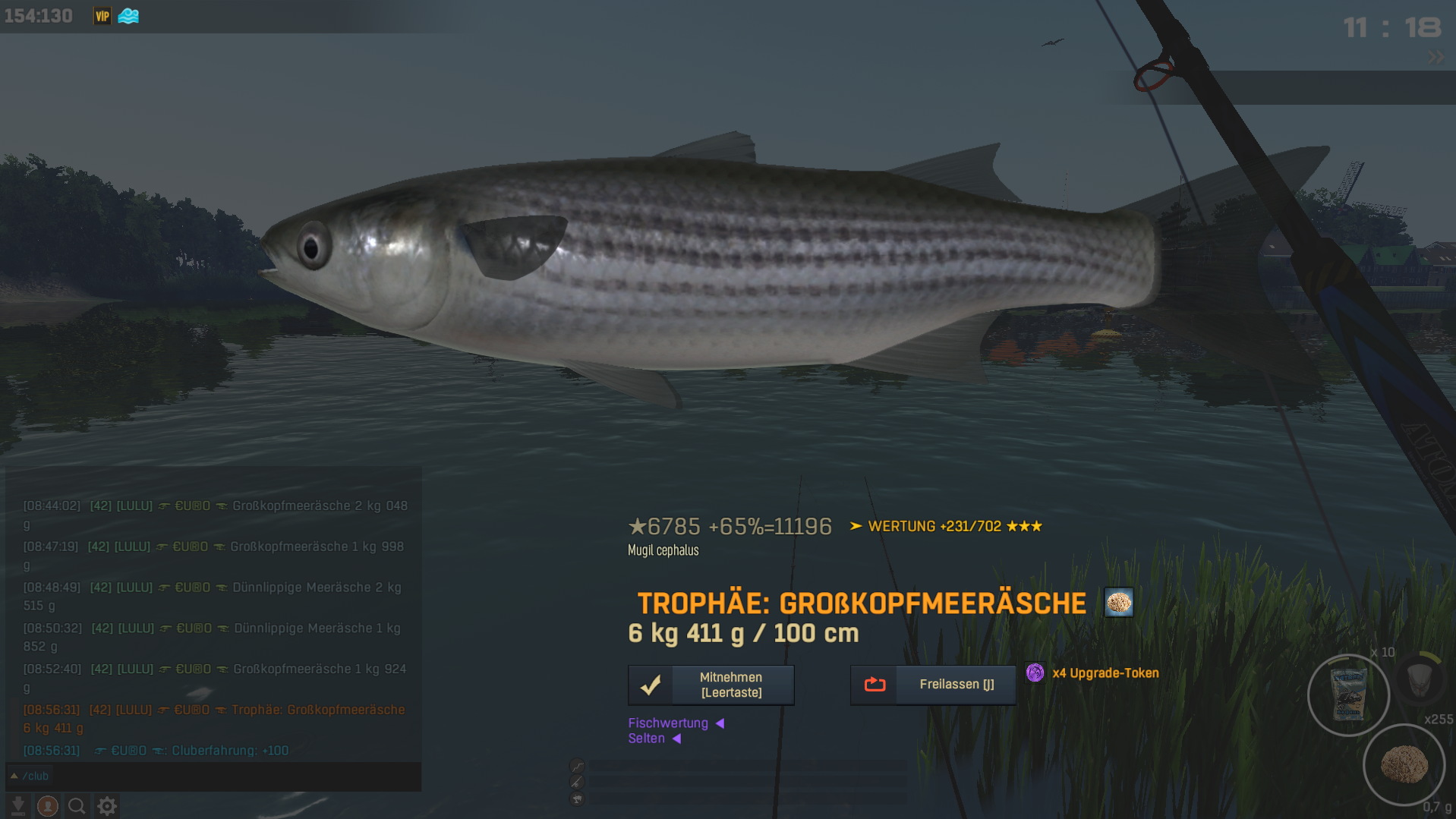
Task: Release the fish with the Freilassen button
Action: pos(933,685)
